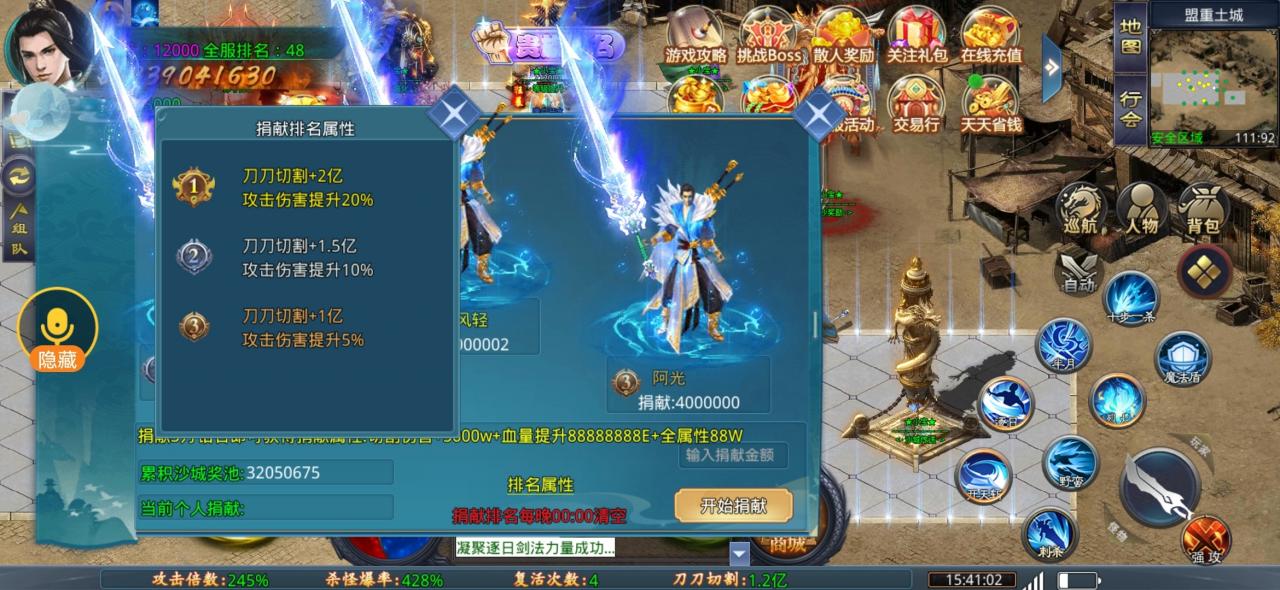The width and height of the screenshot is (1280, 590).
Task: Close the donation ranking window
Action: pyautogui.click(x=818, y=114)
